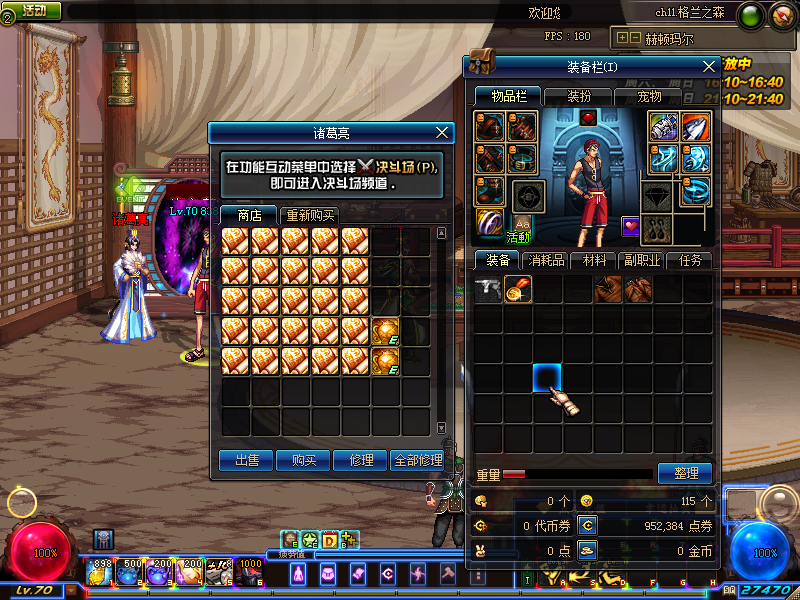Close the 诸葛亮 shop window
This screenshot has height=600, width=800.
click(443, 132)
